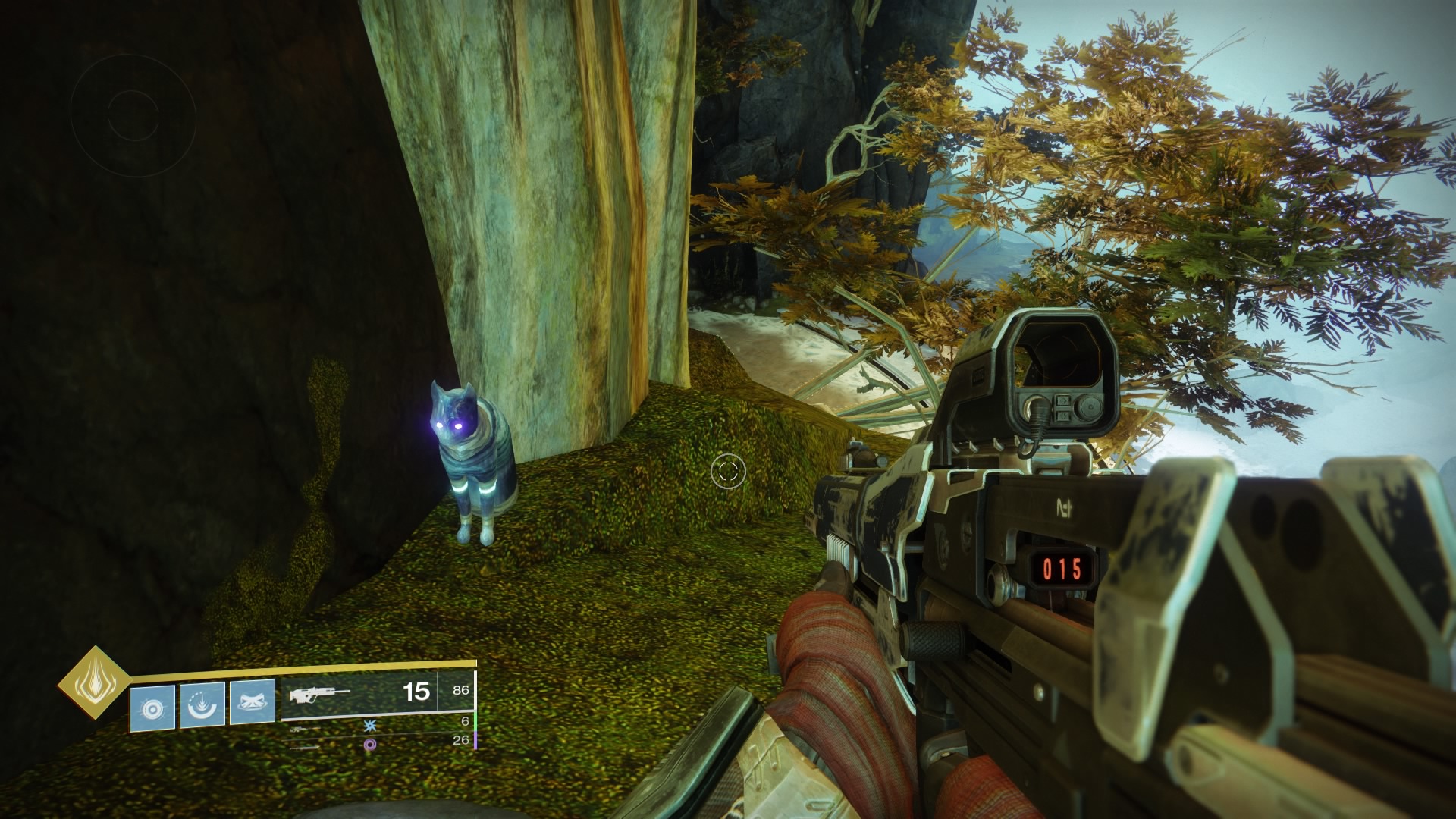Trigger the crescent burst melee ability icon

click(202, 705)
